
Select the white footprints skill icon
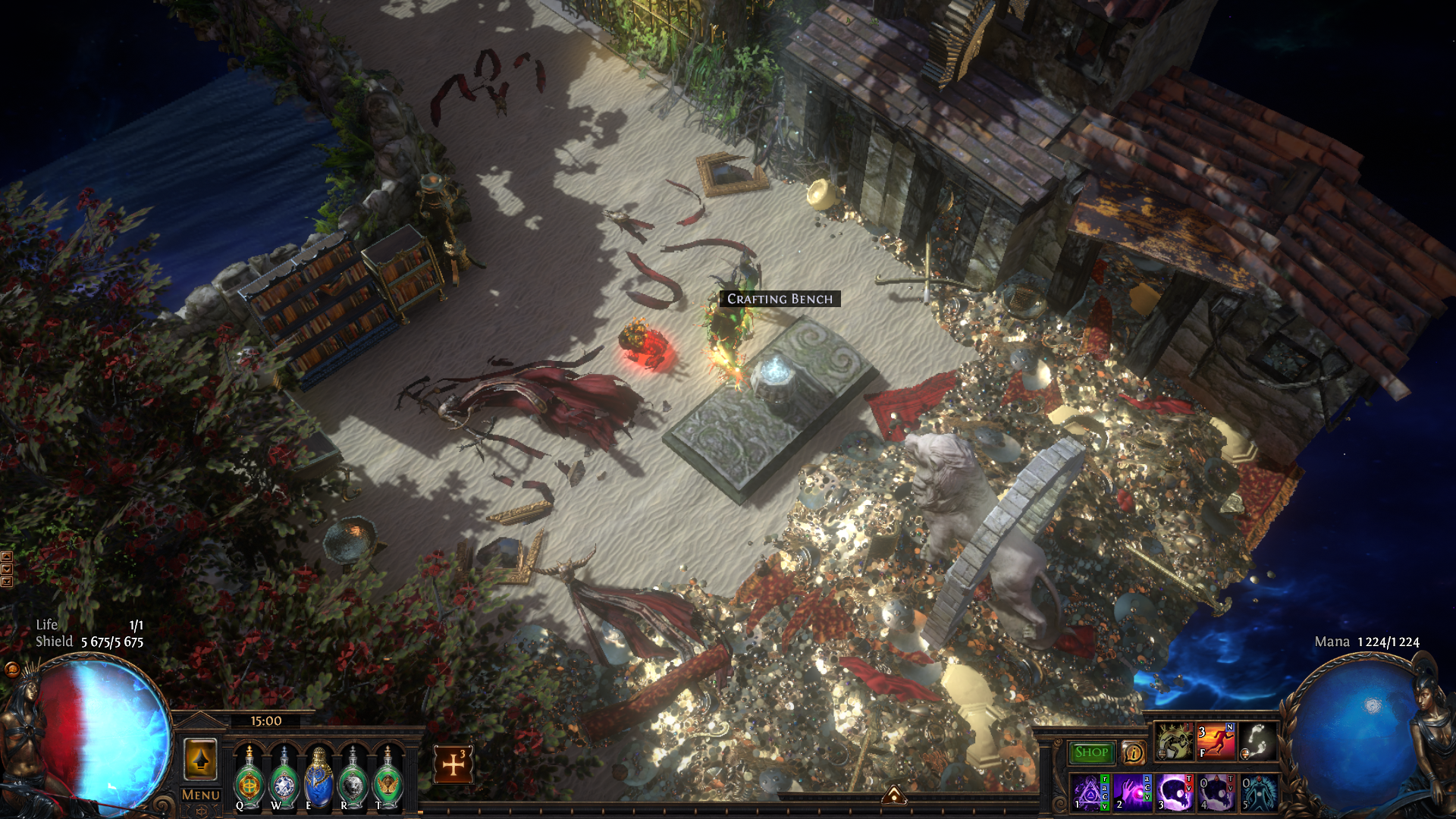tap(1258, 741)
